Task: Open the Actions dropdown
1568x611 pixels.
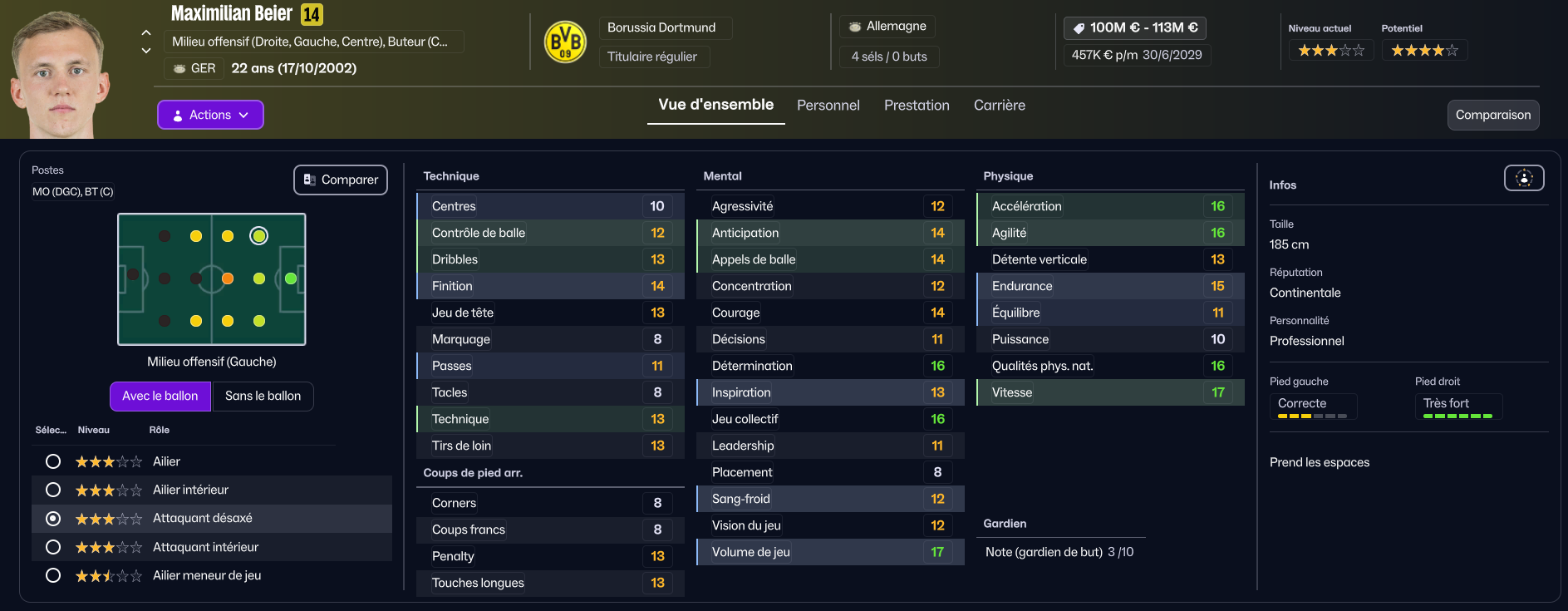Action: tap(210, 115)
